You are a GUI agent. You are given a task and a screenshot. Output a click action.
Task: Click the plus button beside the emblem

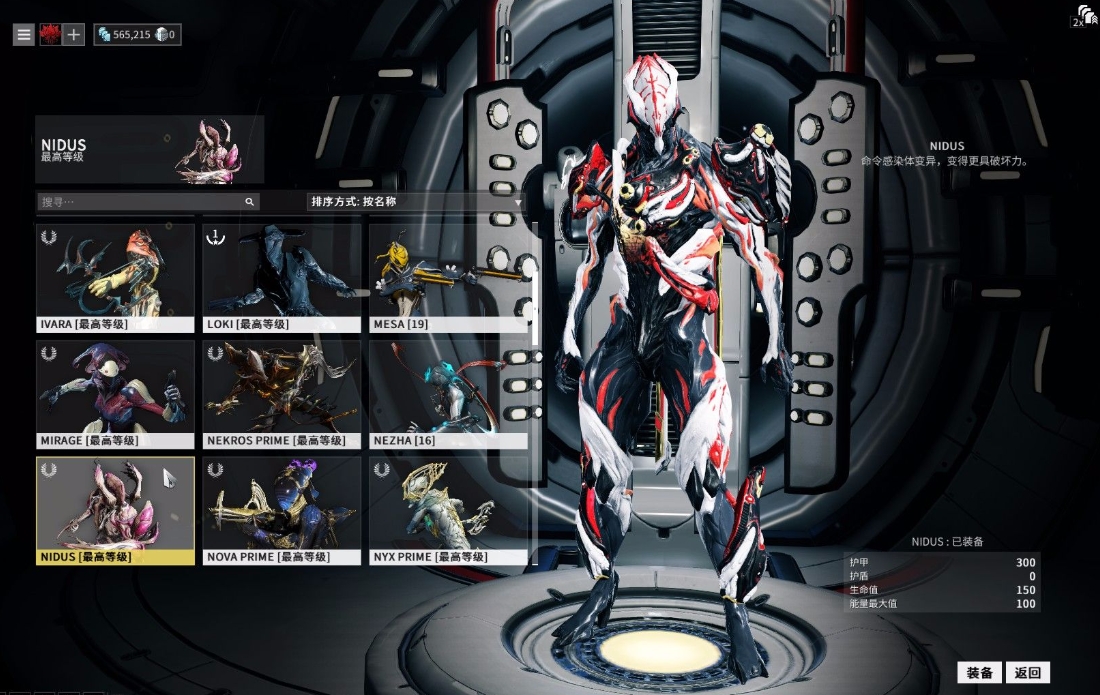click(74, 35)
